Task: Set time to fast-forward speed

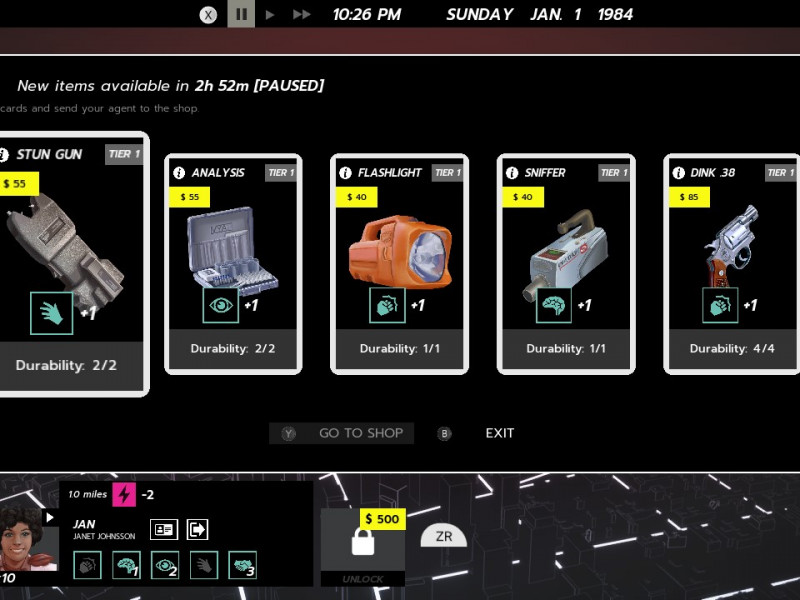Action: 301,14
